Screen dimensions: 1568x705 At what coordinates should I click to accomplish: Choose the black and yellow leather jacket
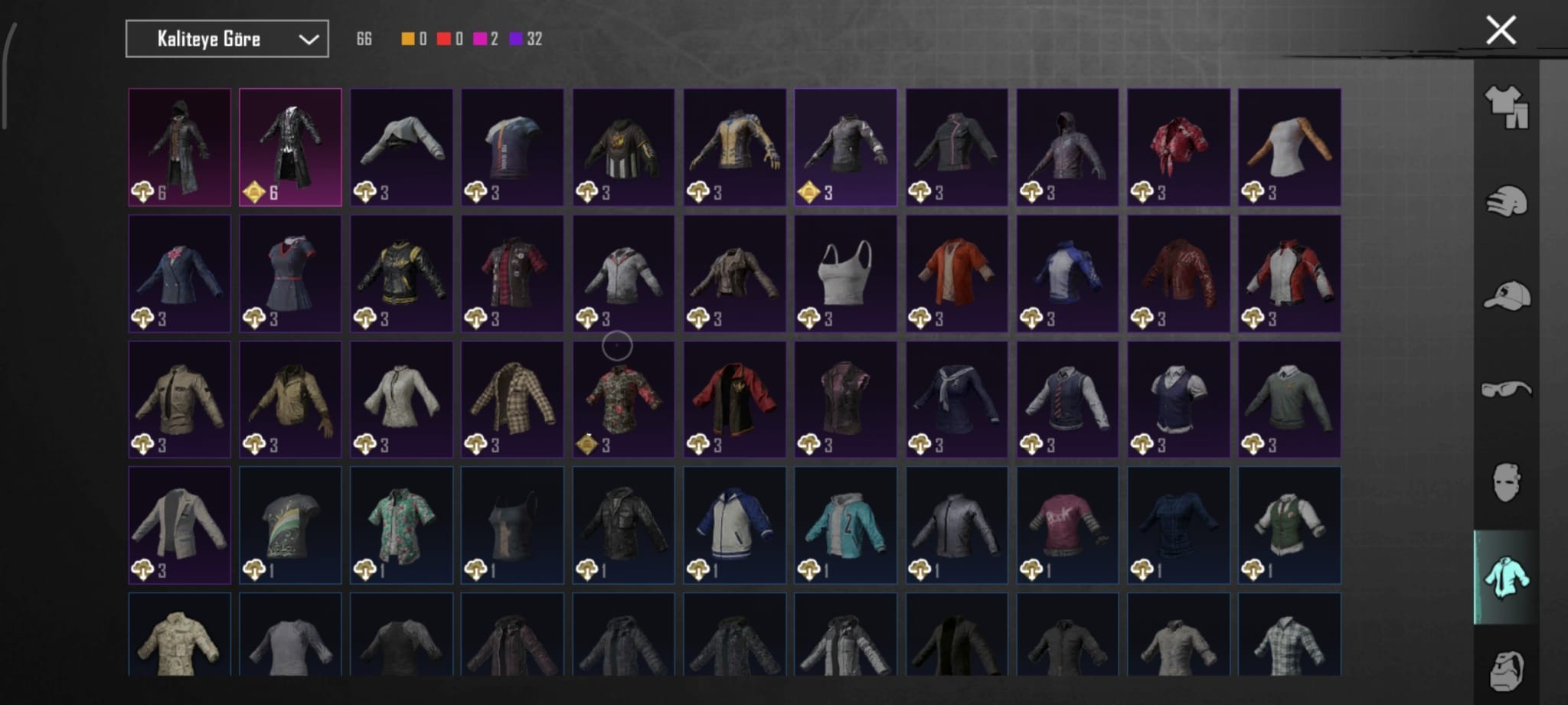point(401,273)
